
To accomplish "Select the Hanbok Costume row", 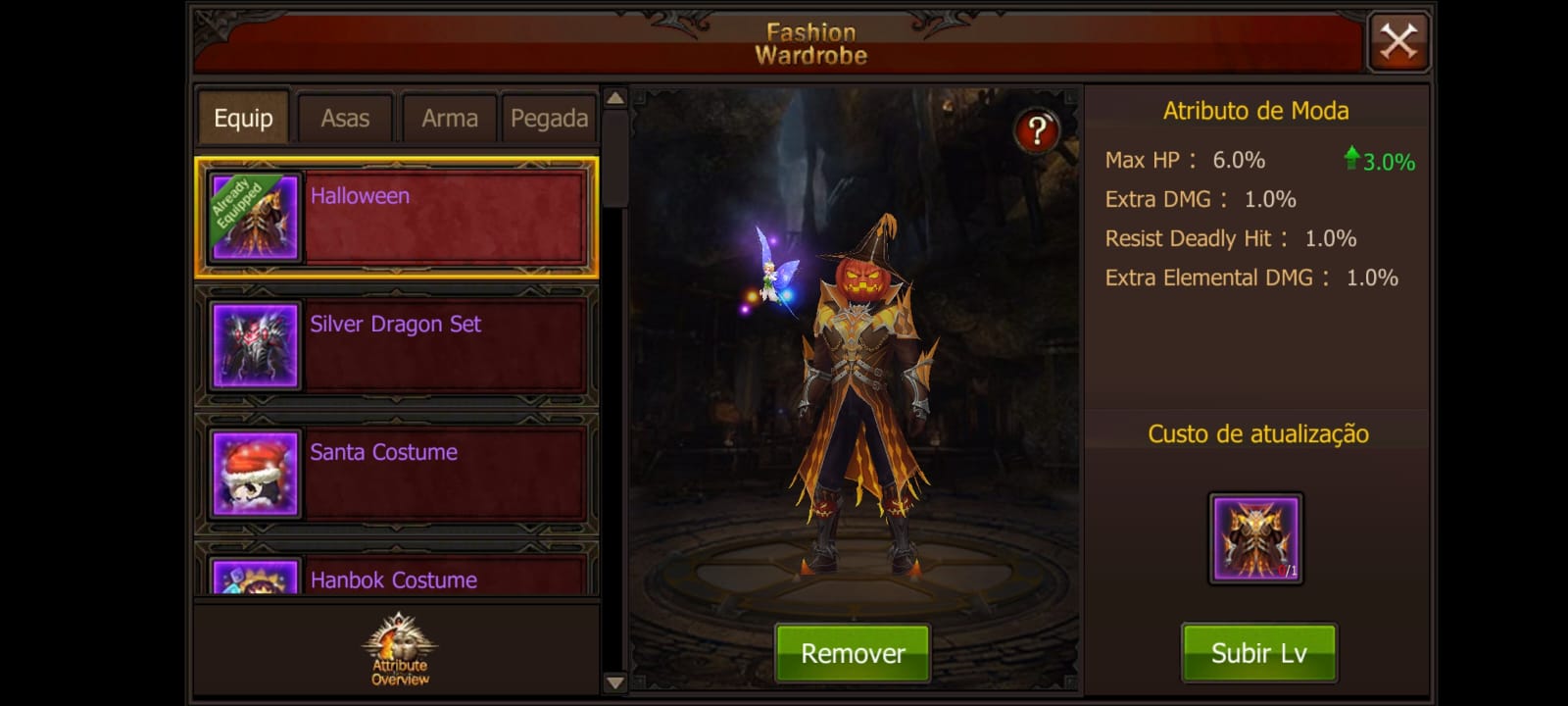I will (397, 578).
